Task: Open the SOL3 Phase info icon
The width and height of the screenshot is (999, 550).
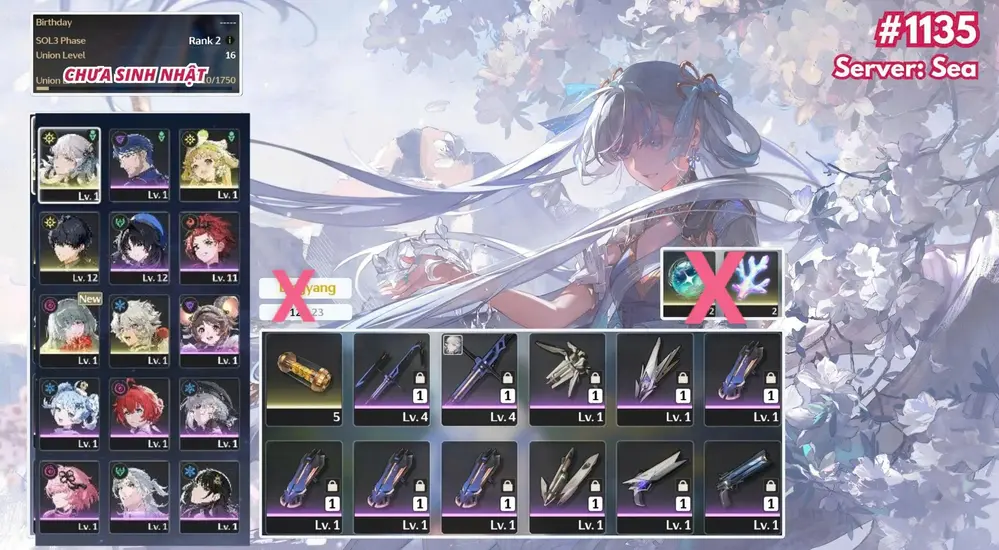Action: pyautogui.click(x=230, y=41)
